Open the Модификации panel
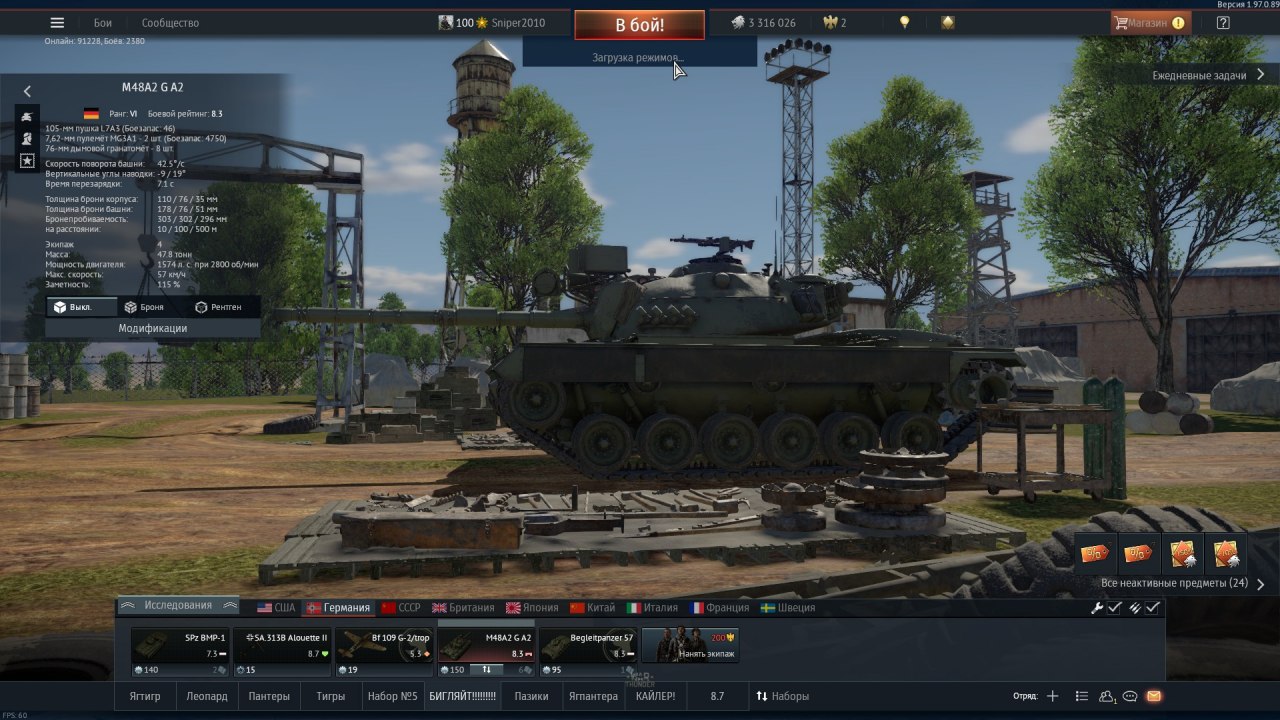This screenshot has height=720, width=1280. point(153,328)
